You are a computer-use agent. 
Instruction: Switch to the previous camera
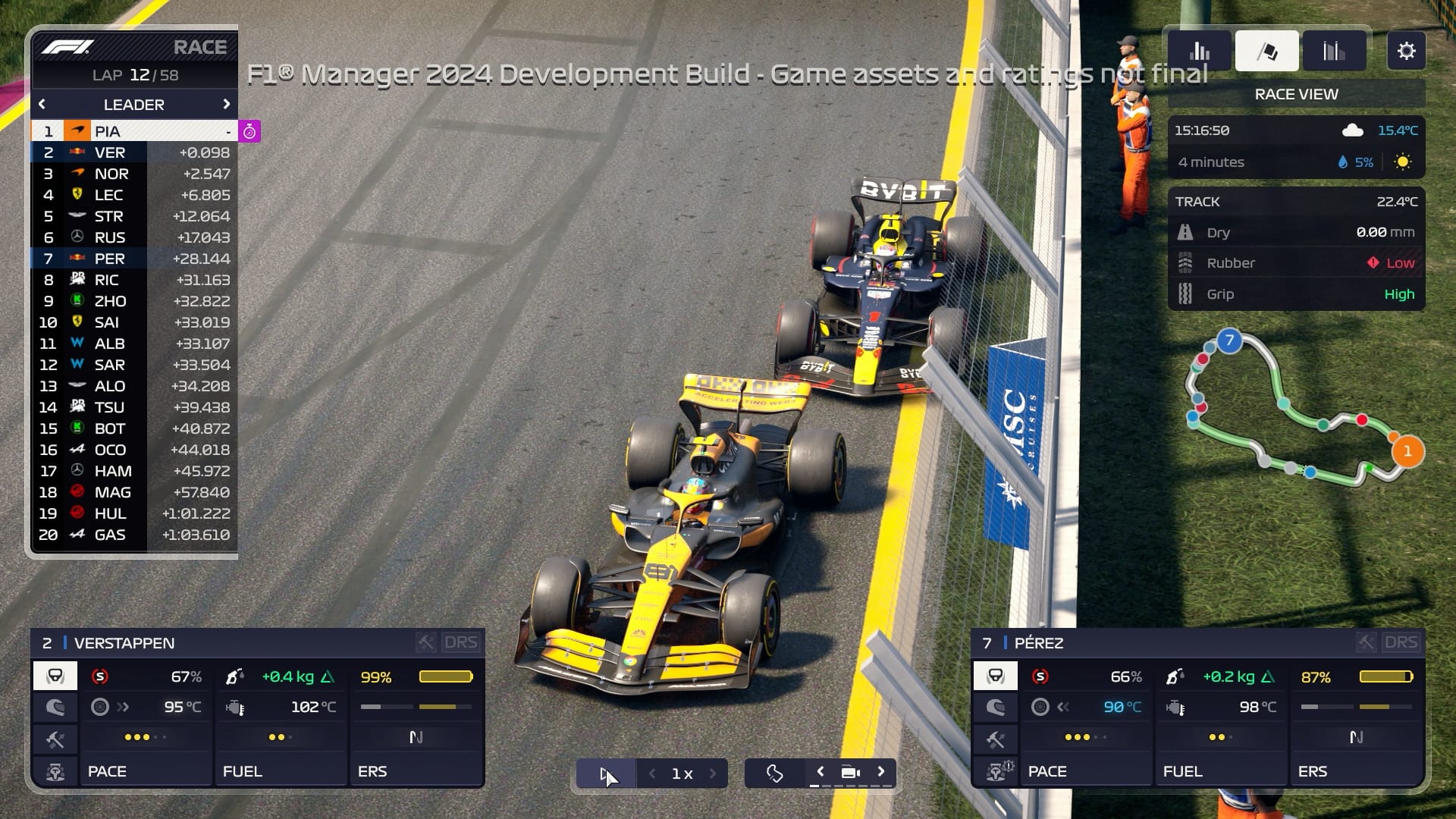(821, 772)
